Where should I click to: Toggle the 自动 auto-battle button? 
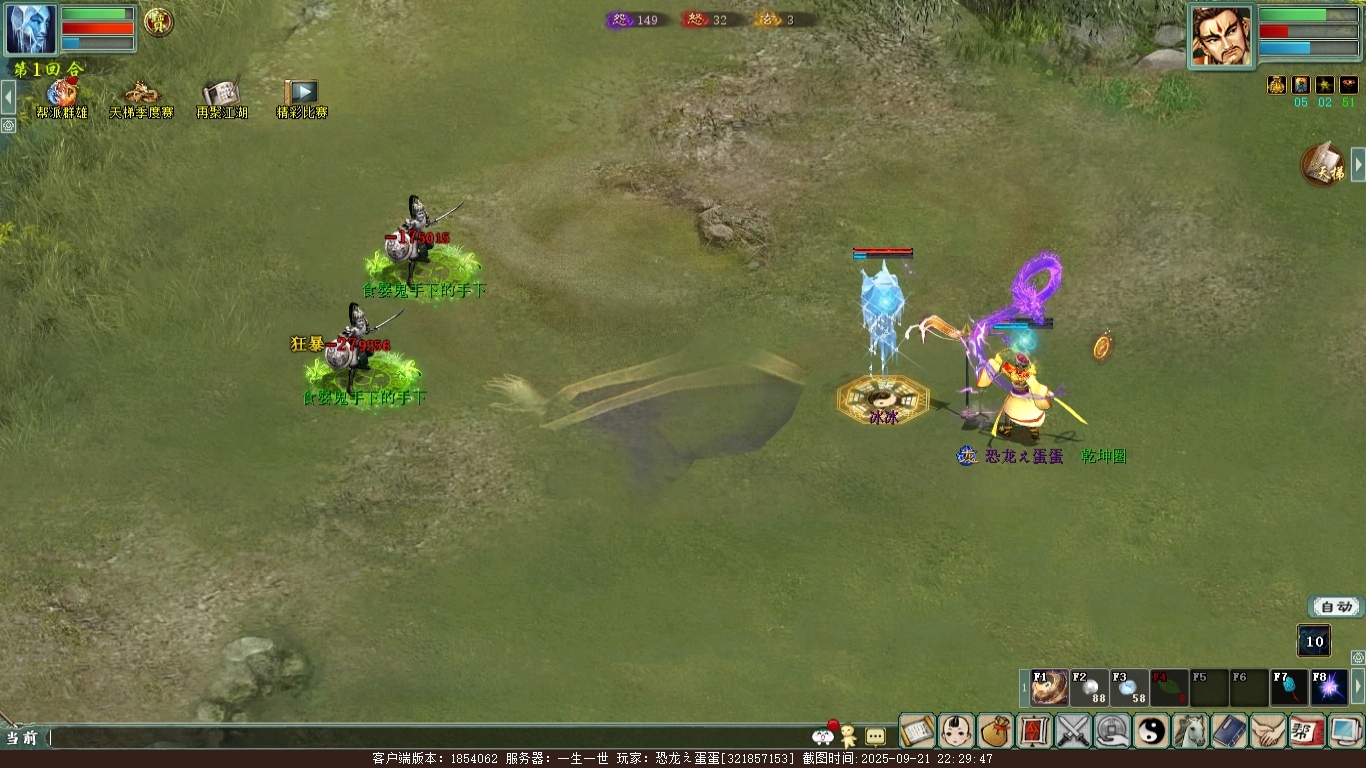pos(1335,607)
